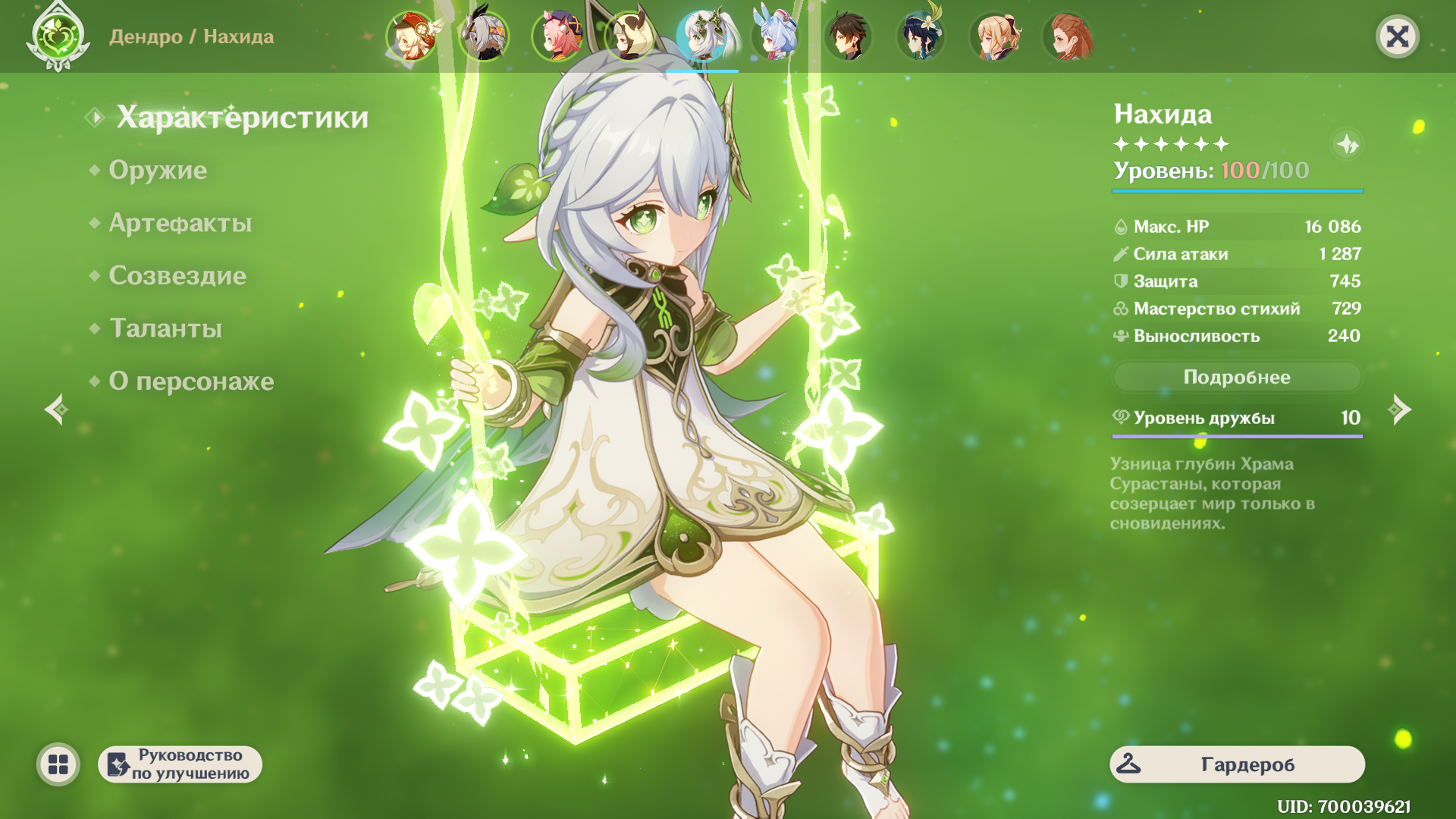
Task: Choose Zhongli's portrait in the top row
Action: pyautogui.click(x=848, y=36)
